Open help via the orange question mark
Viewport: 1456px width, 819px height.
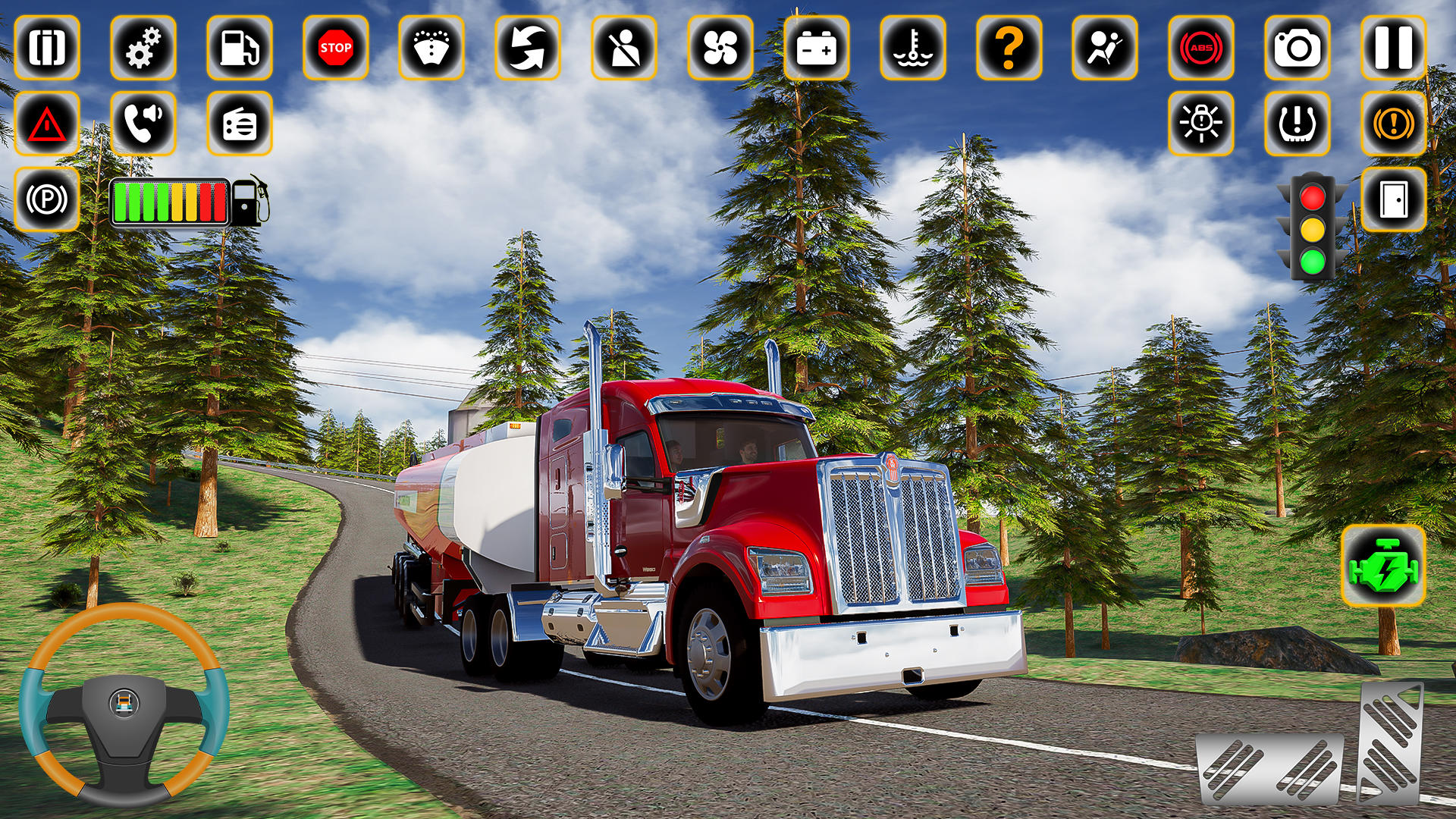(1009, 48)
